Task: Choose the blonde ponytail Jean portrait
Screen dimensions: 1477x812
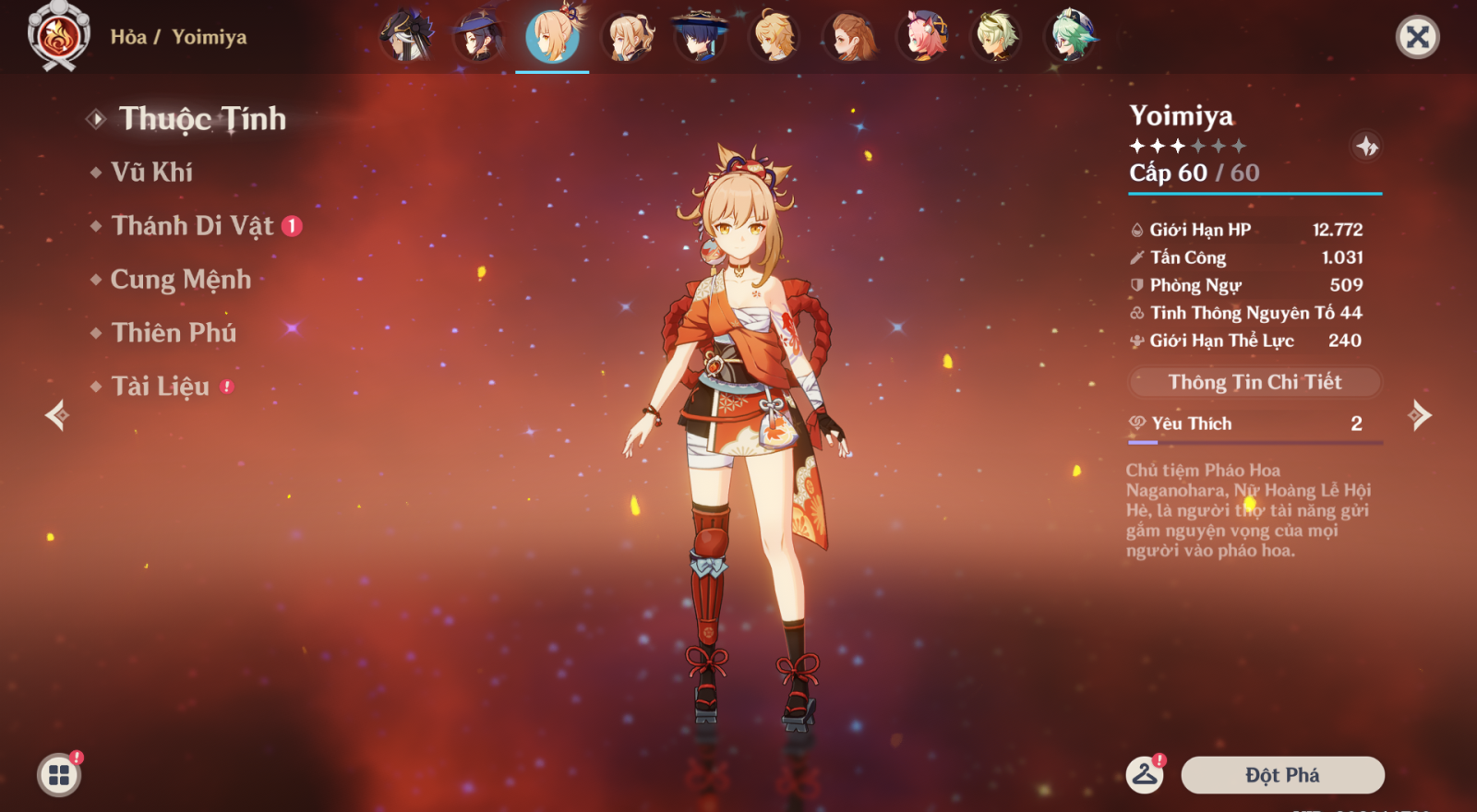Action: (x=628, y=37)
